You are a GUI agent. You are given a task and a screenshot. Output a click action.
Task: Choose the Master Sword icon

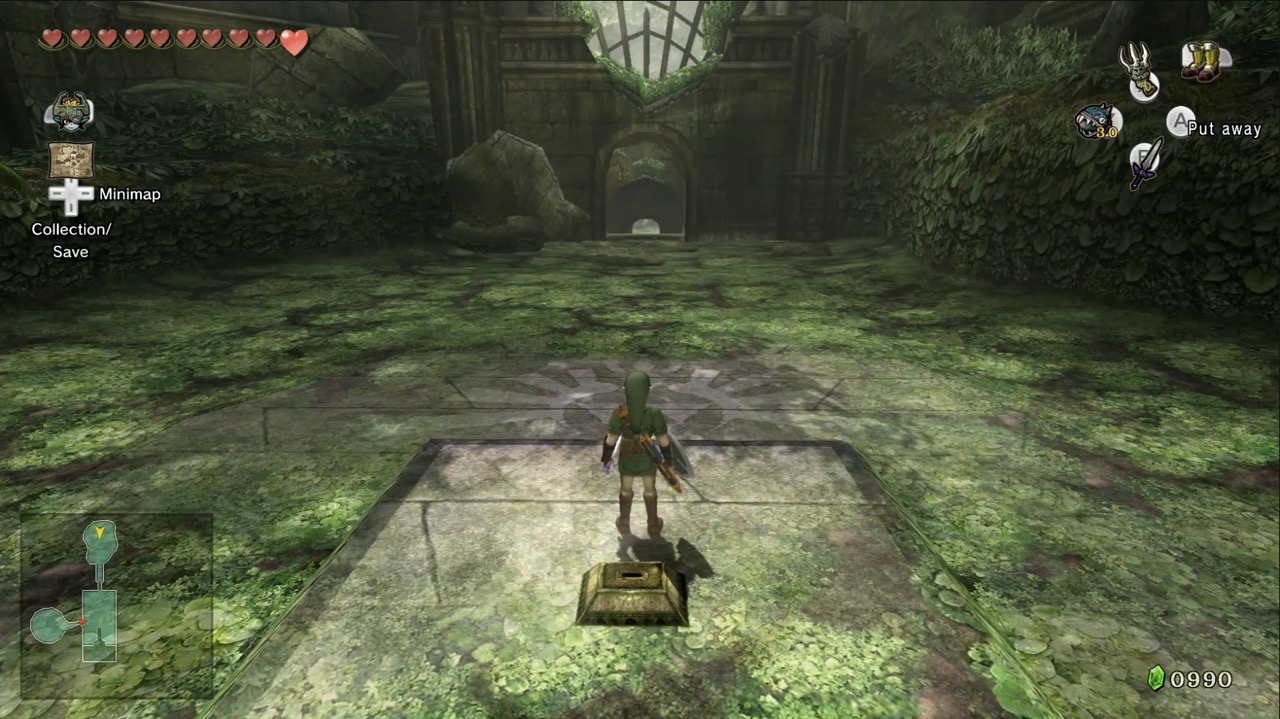pyautogui.click(x=1147, y=163)
